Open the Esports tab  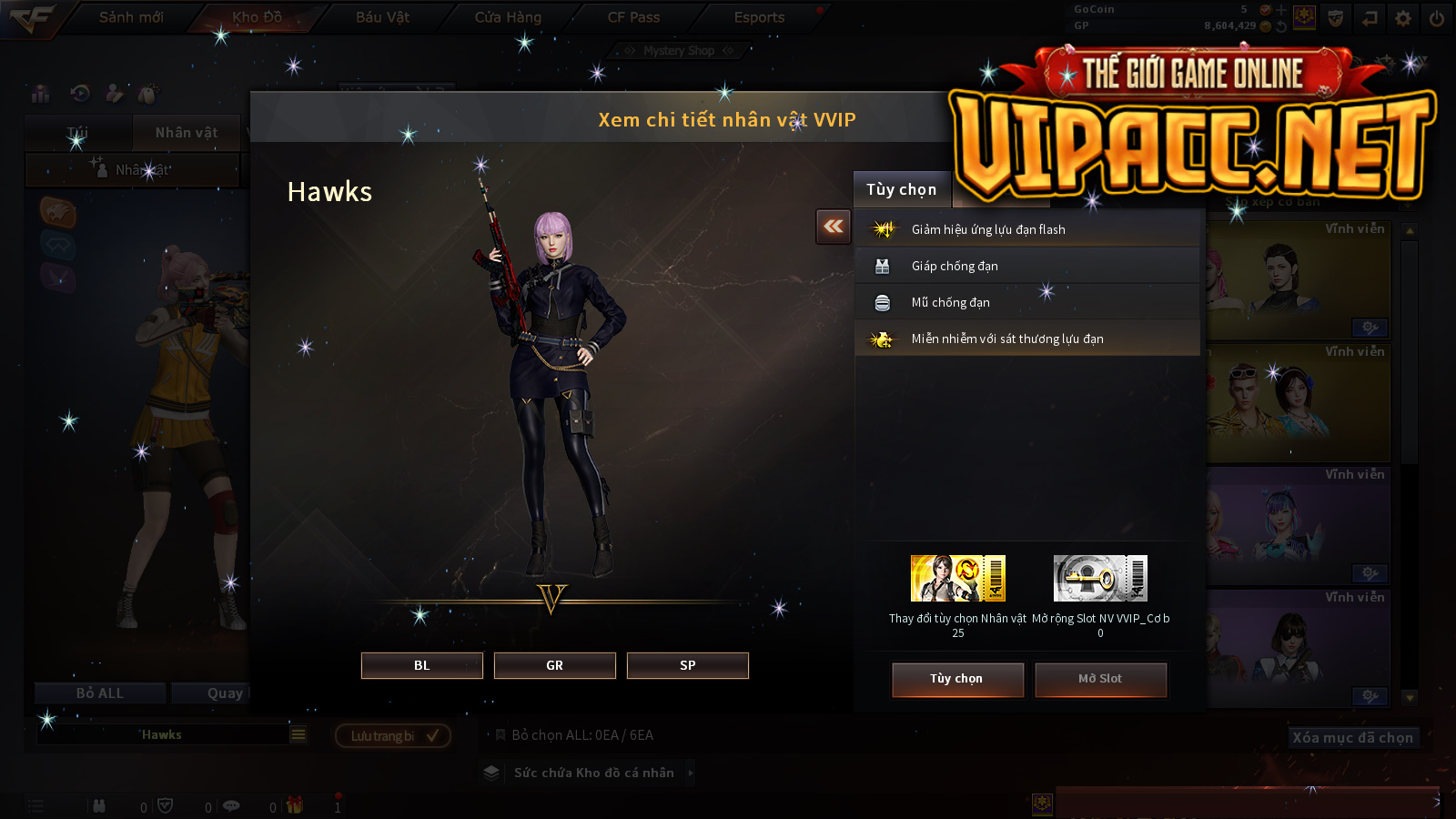759,17
